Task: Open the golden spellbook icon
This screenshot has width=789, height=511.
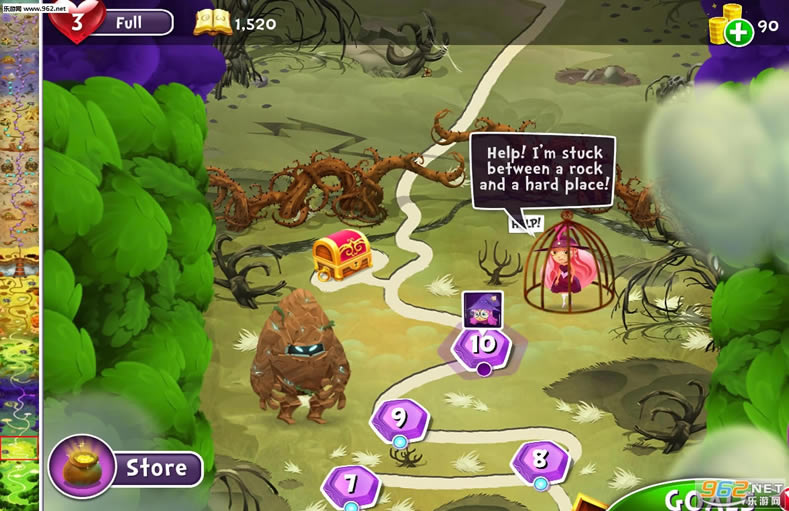Action: pyautogui.click(x=212, y=22)
